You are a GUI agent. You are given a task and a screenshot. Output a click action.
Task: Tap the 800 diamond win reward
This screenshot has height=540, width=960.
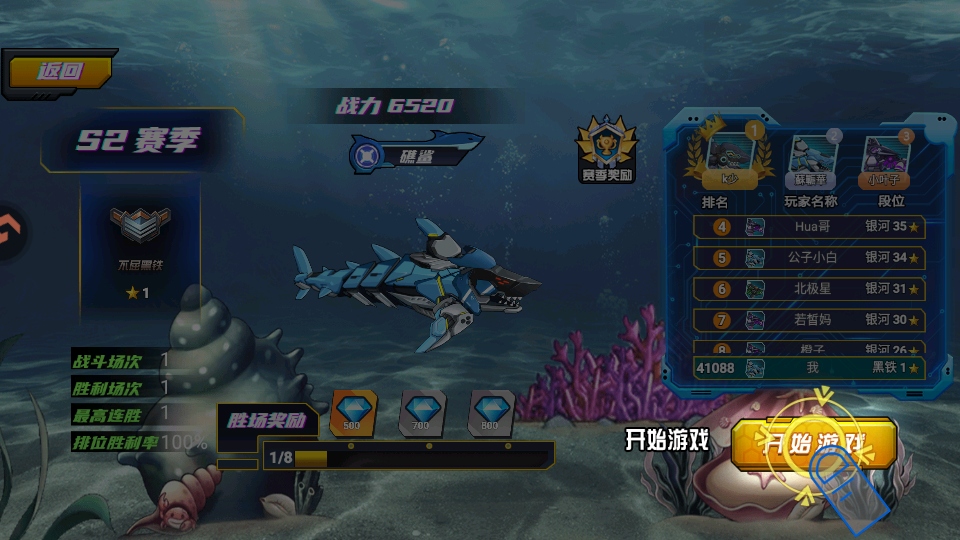coord(490,412)
